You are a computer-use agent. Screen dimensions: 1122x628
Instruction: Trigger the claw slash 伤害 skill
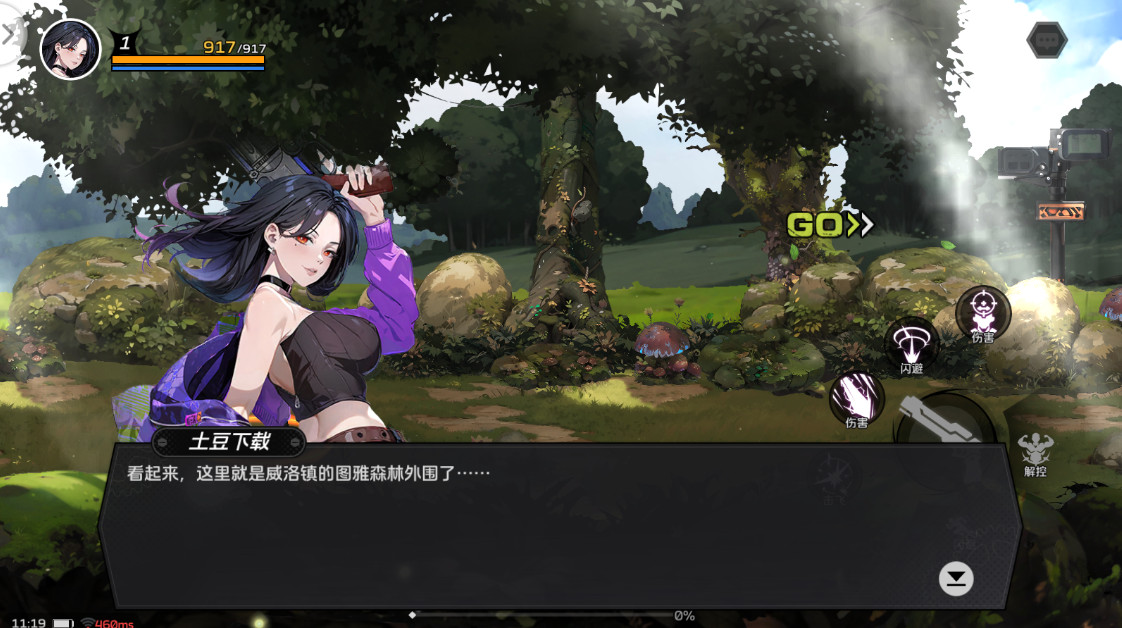point(857,397)
